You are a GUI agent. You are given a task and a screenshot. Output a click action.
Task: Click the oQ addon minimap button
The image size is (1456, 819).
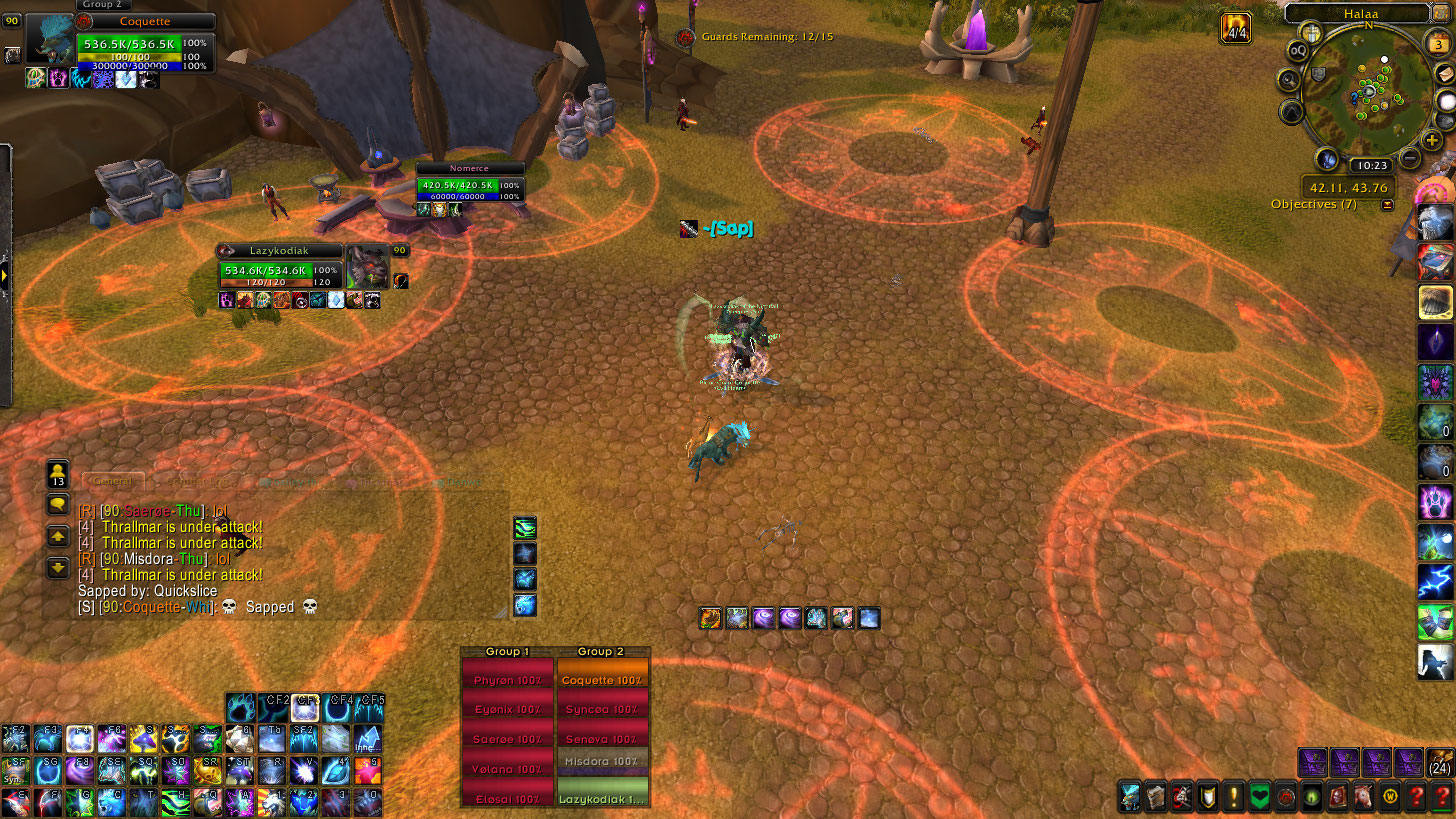coord(1298,51)
